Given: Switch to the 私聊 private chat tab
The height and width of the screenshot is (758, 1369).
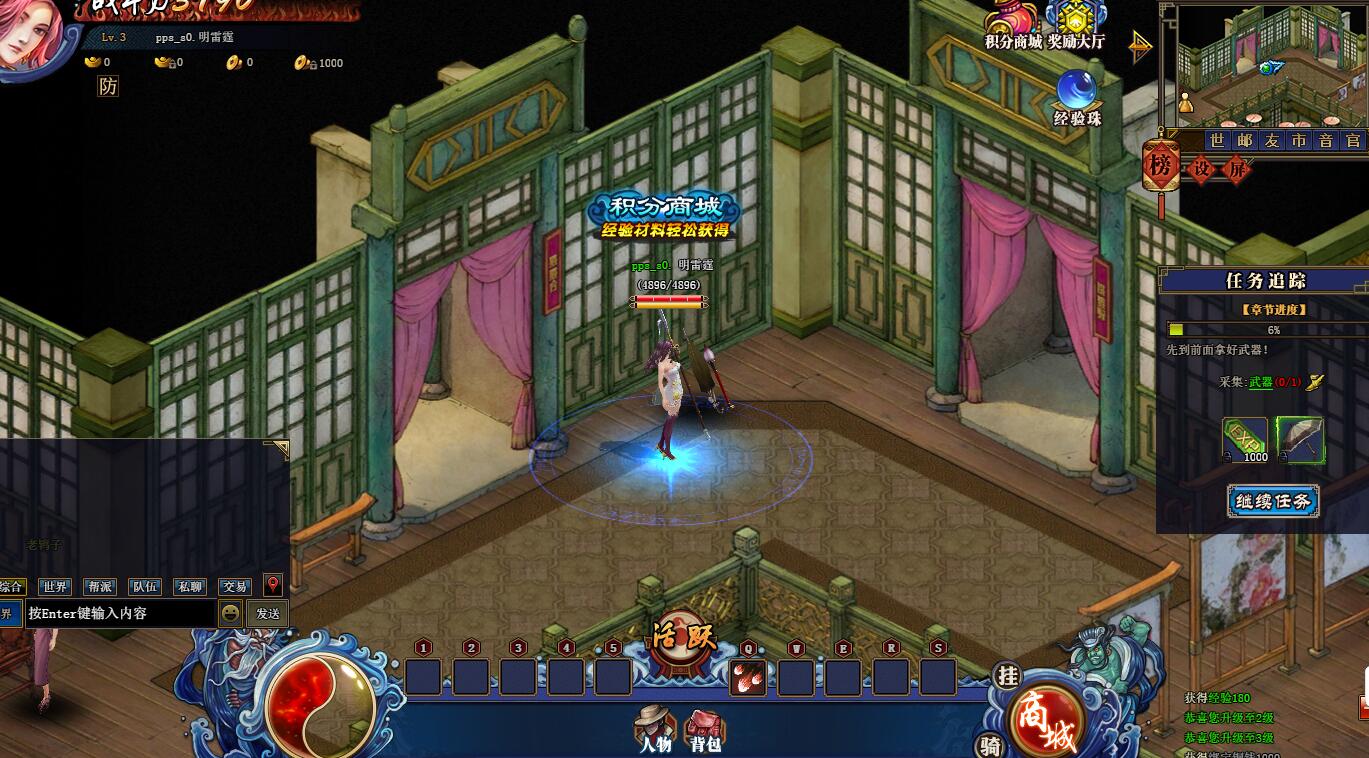Looking at the screenshot, I should pyautogui.click(x=190, y=587).
